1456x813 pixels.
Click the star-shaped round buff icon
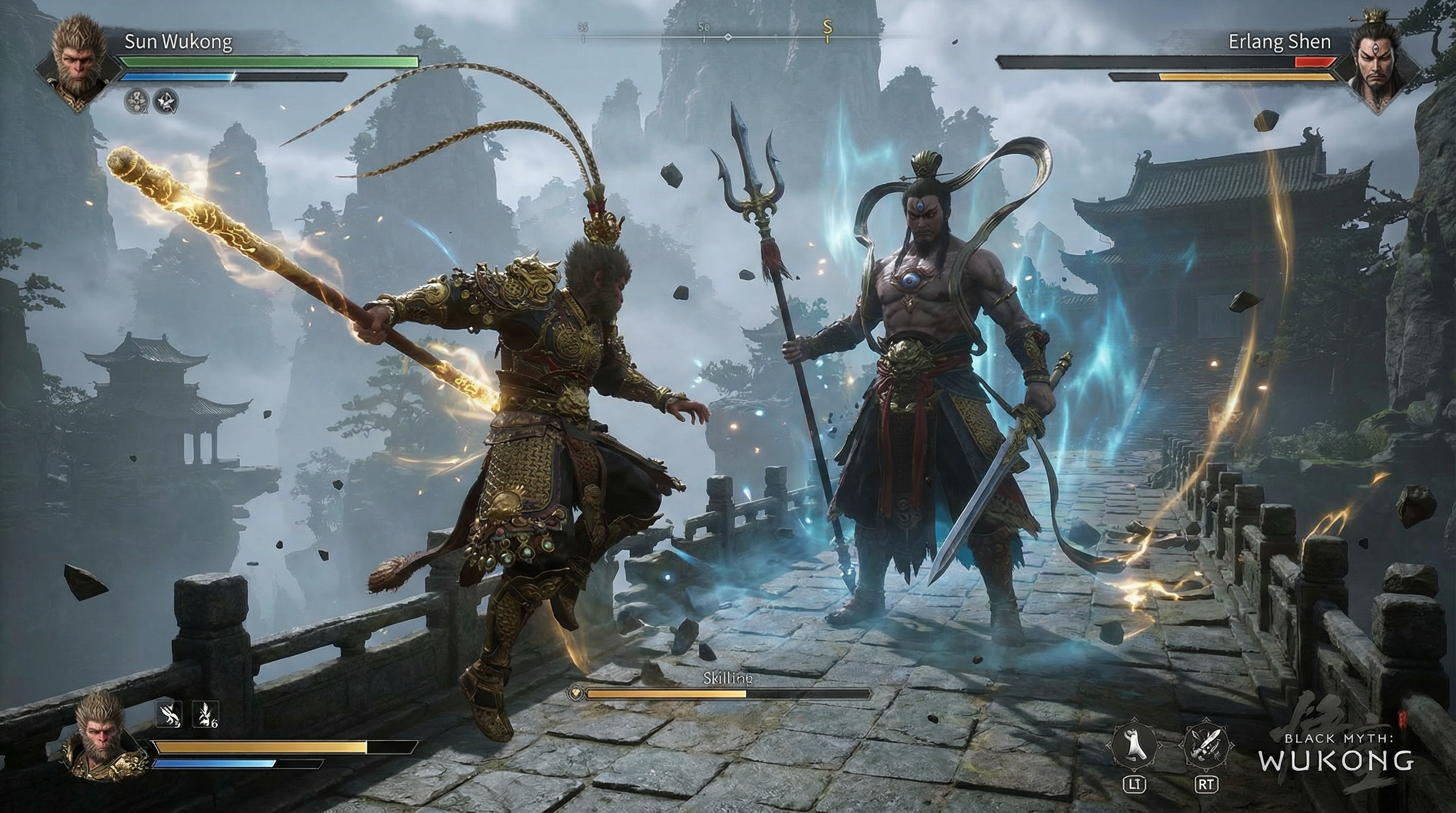[x=167, y=101]
